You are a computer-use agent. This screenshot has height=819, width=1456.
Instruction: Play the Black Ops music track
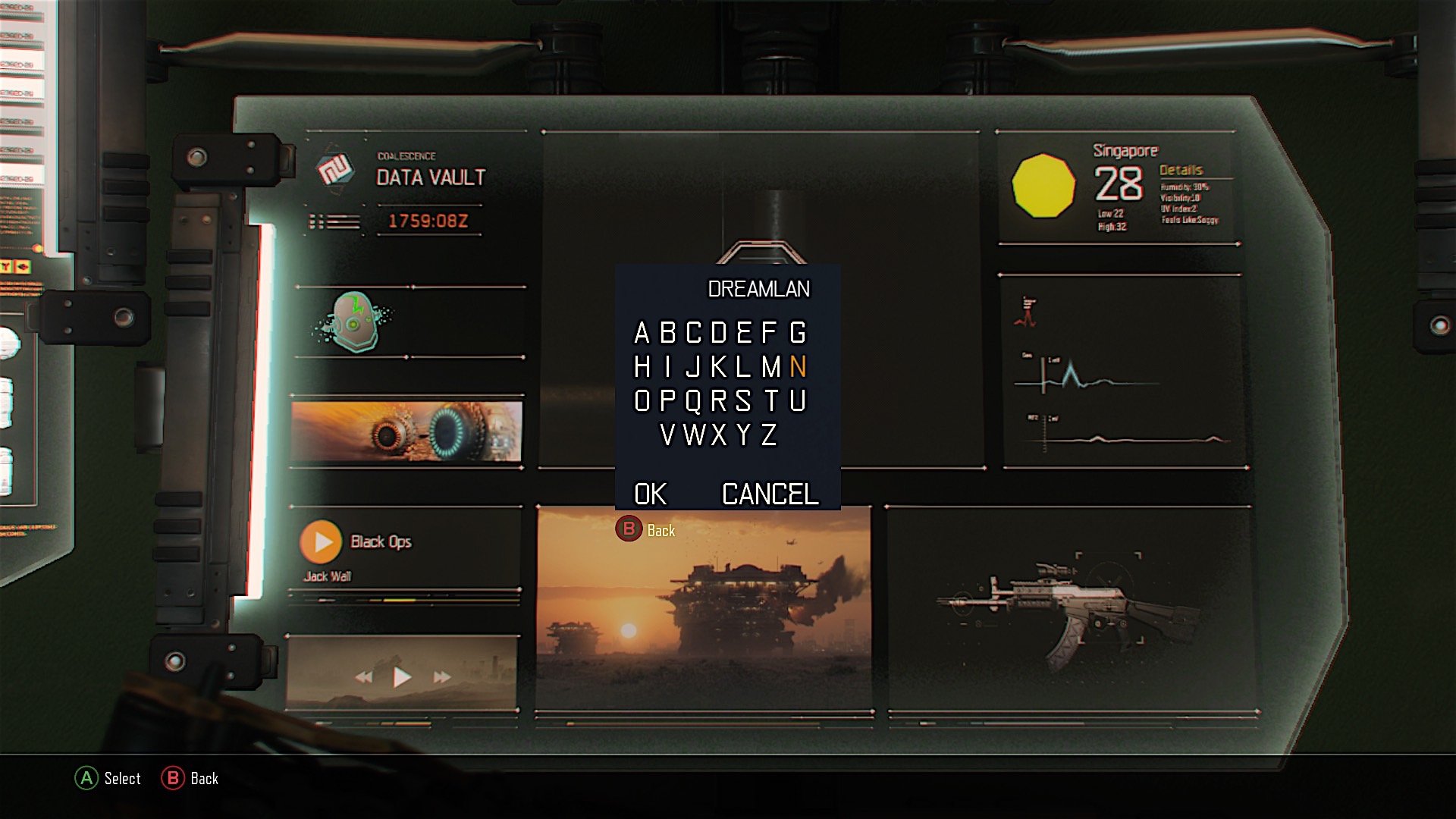click(322, 541)
